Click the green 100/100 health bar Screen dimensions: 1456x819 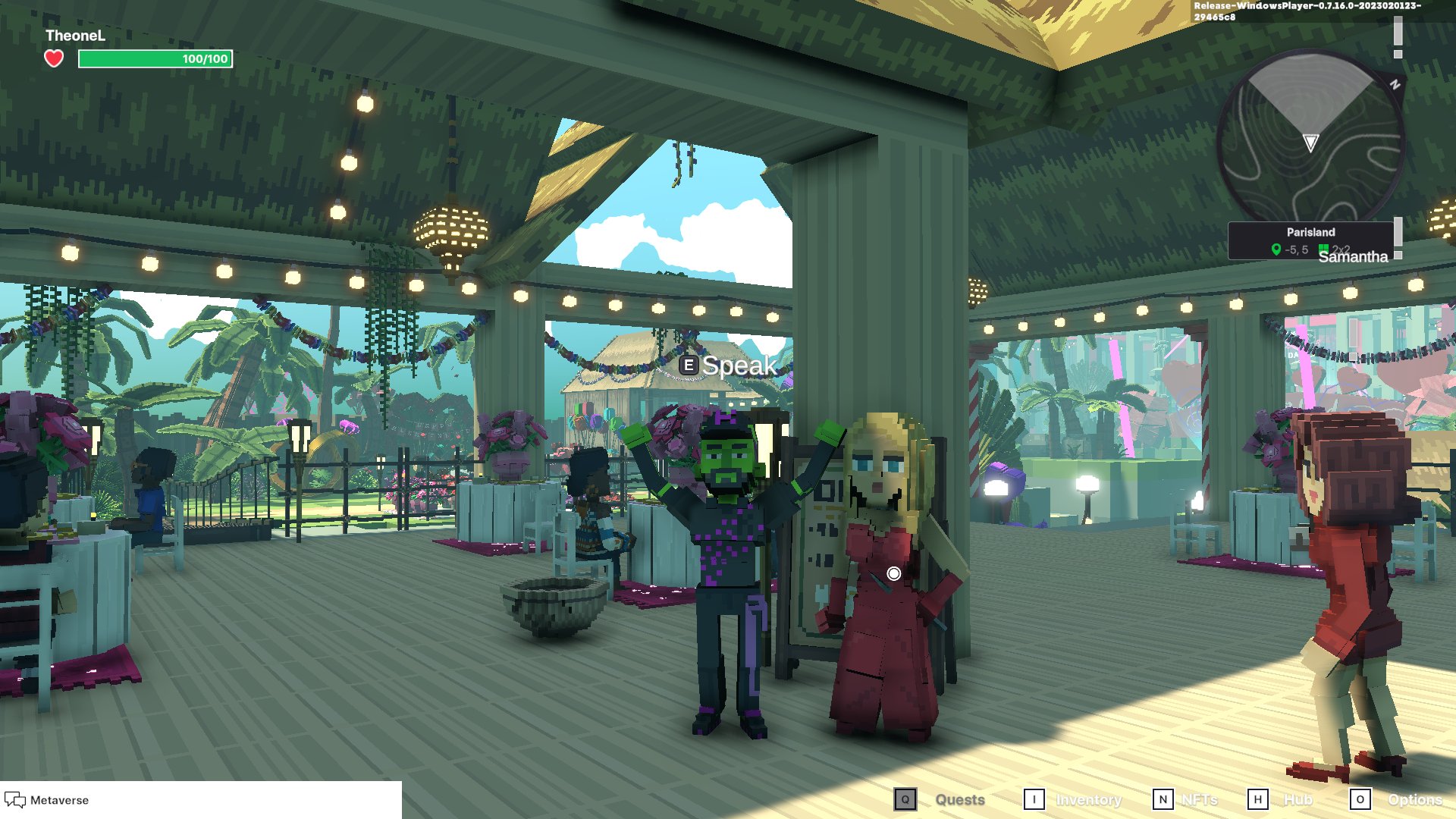coord(154,58)
